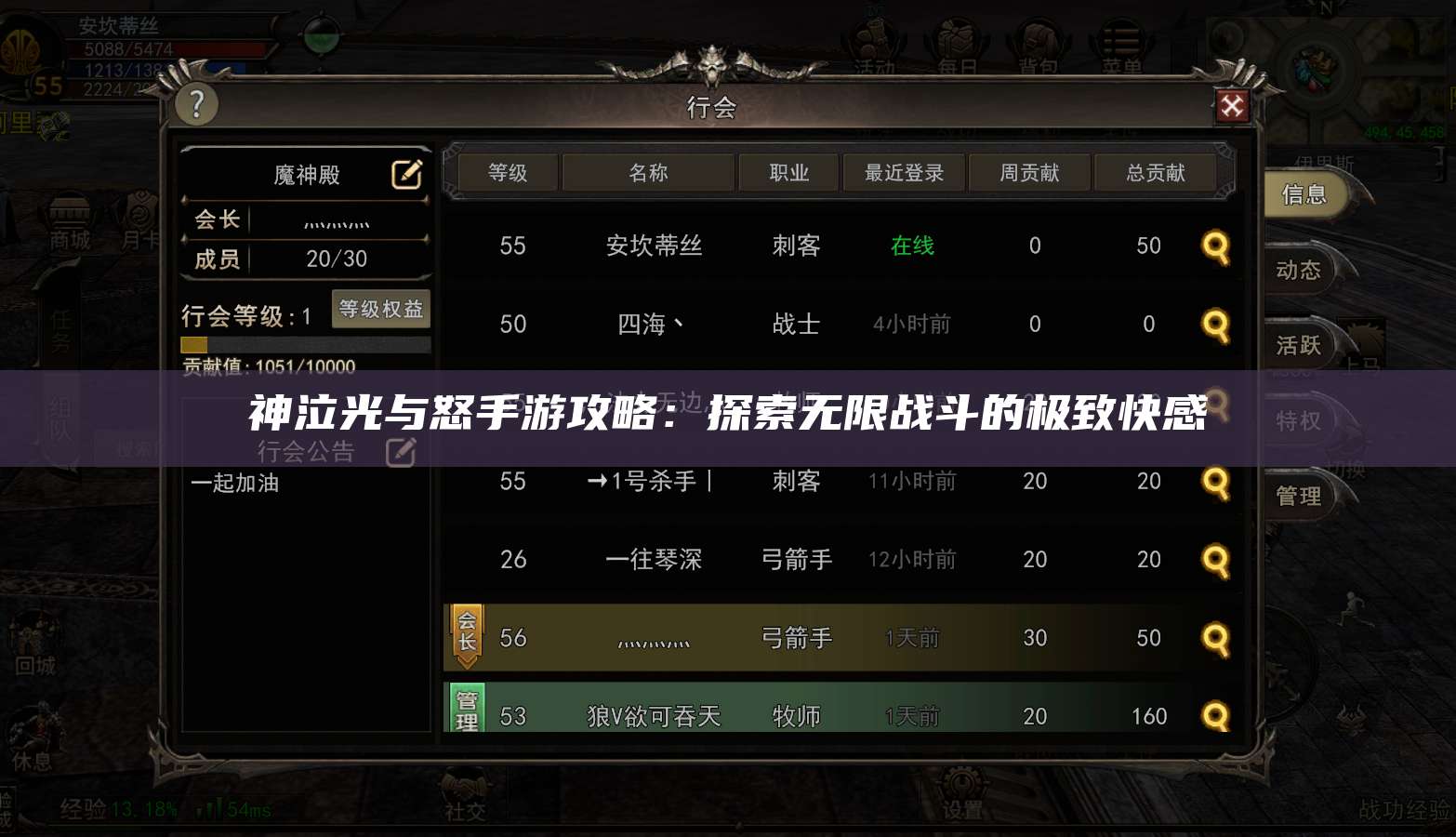
Task: 切换到特权标签页
Action: 1299,420
